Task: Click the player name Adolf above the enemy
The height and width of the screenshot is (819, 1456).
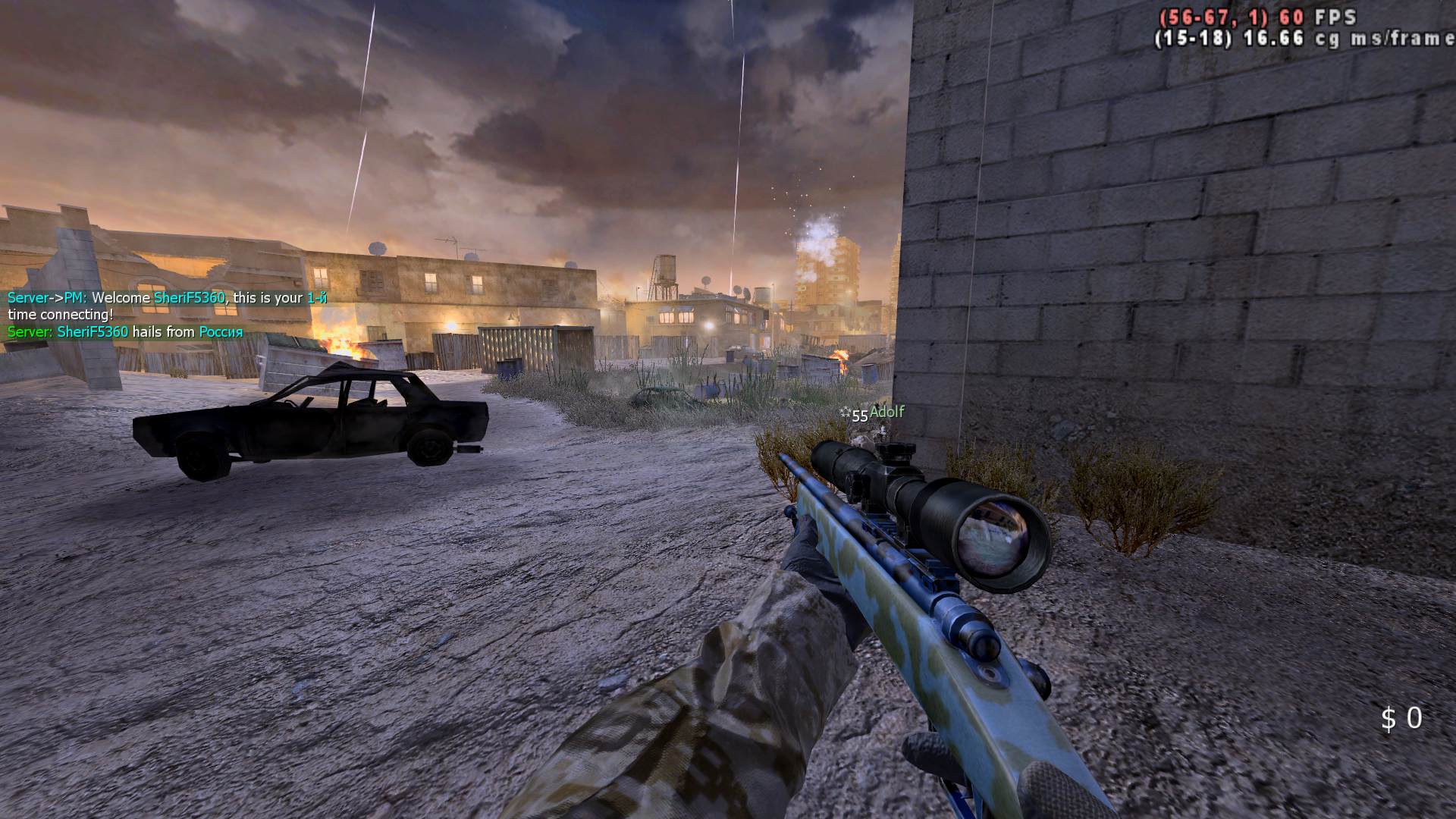Action: tap(889, 413)
